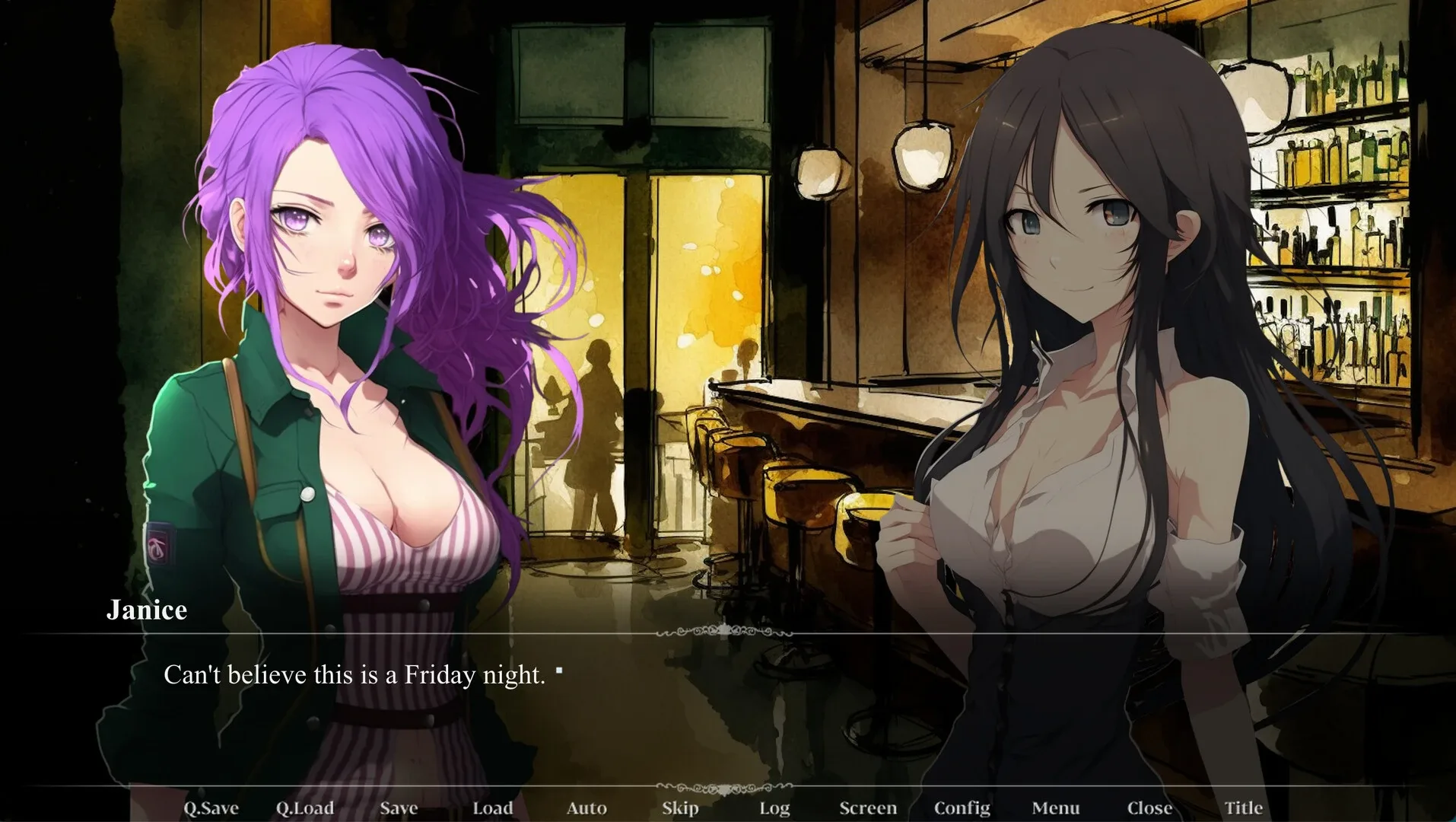Open the Save screen
Viewport: 1456px width, 822px height.
coord(399,808)
